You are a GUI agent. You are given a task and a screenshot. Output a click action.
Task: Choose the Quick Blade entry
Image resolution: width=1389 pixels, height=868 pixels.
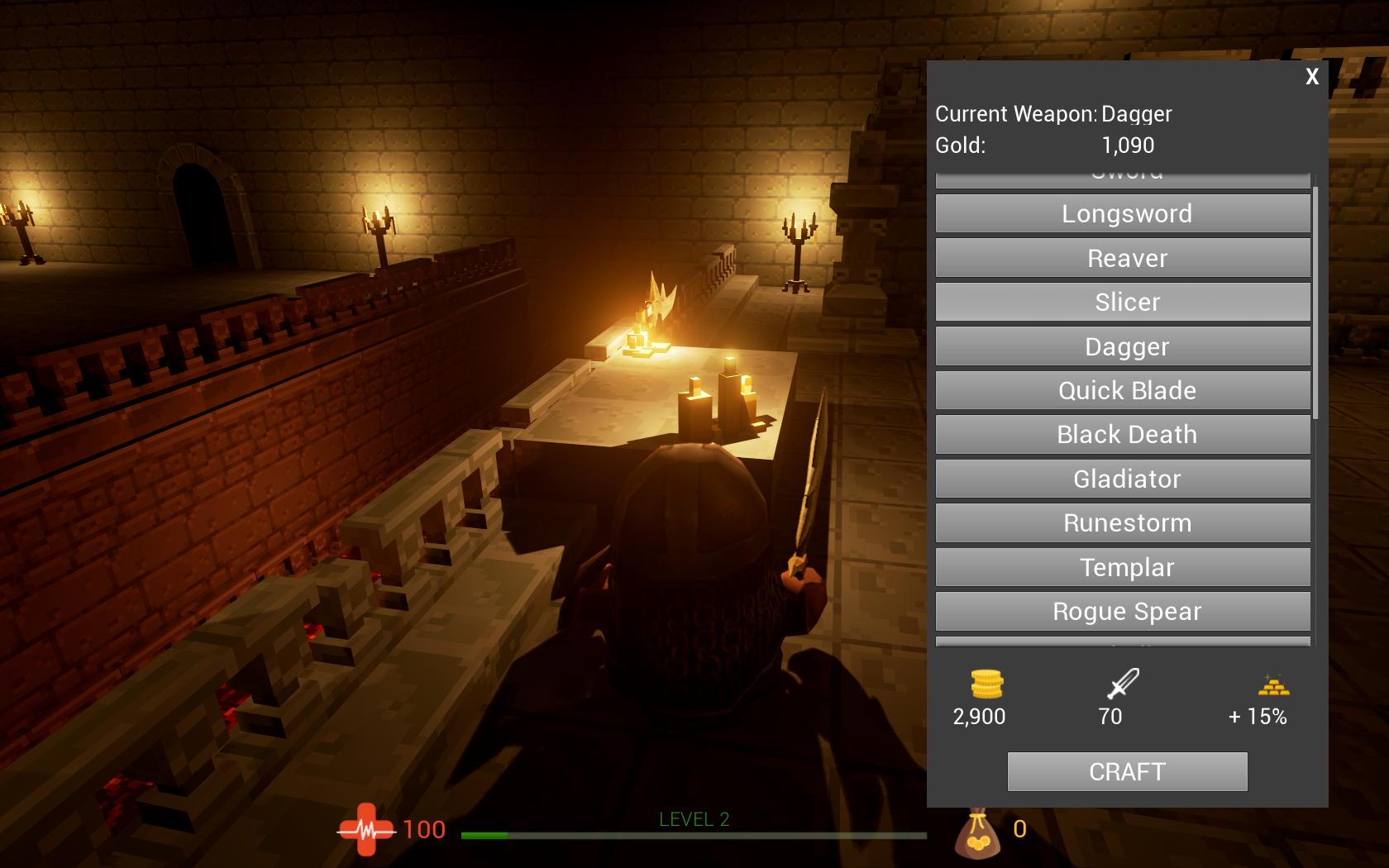[1123, 391]
